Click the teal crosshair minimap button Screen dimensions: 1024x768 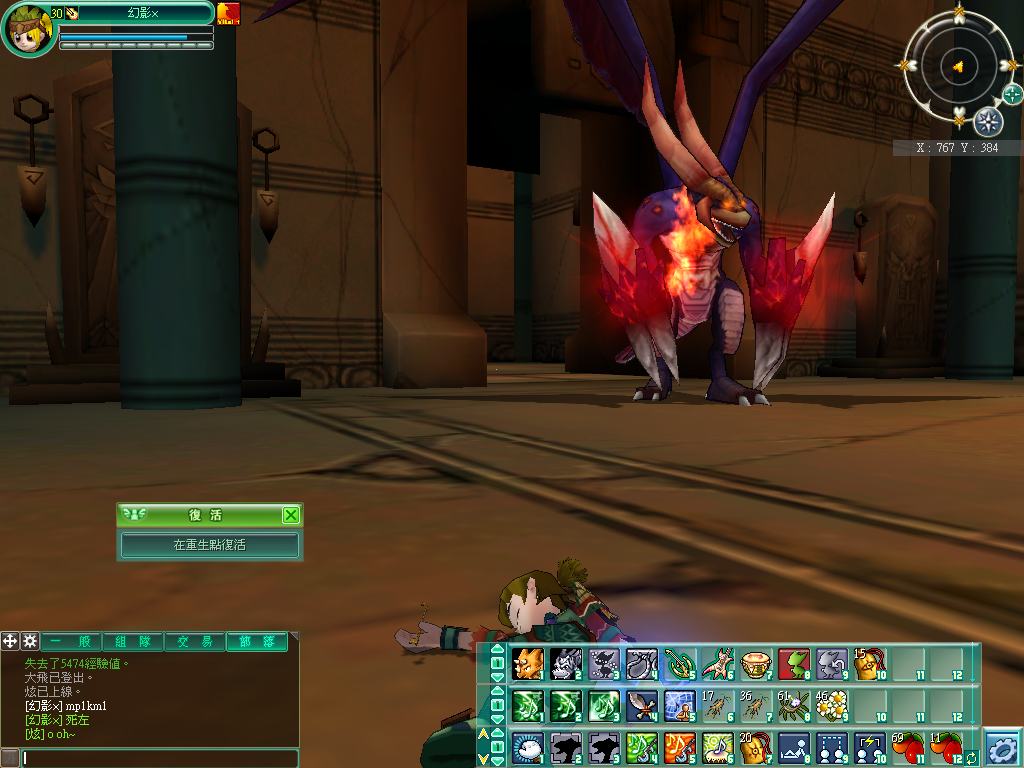click(x=1013, y=94)
